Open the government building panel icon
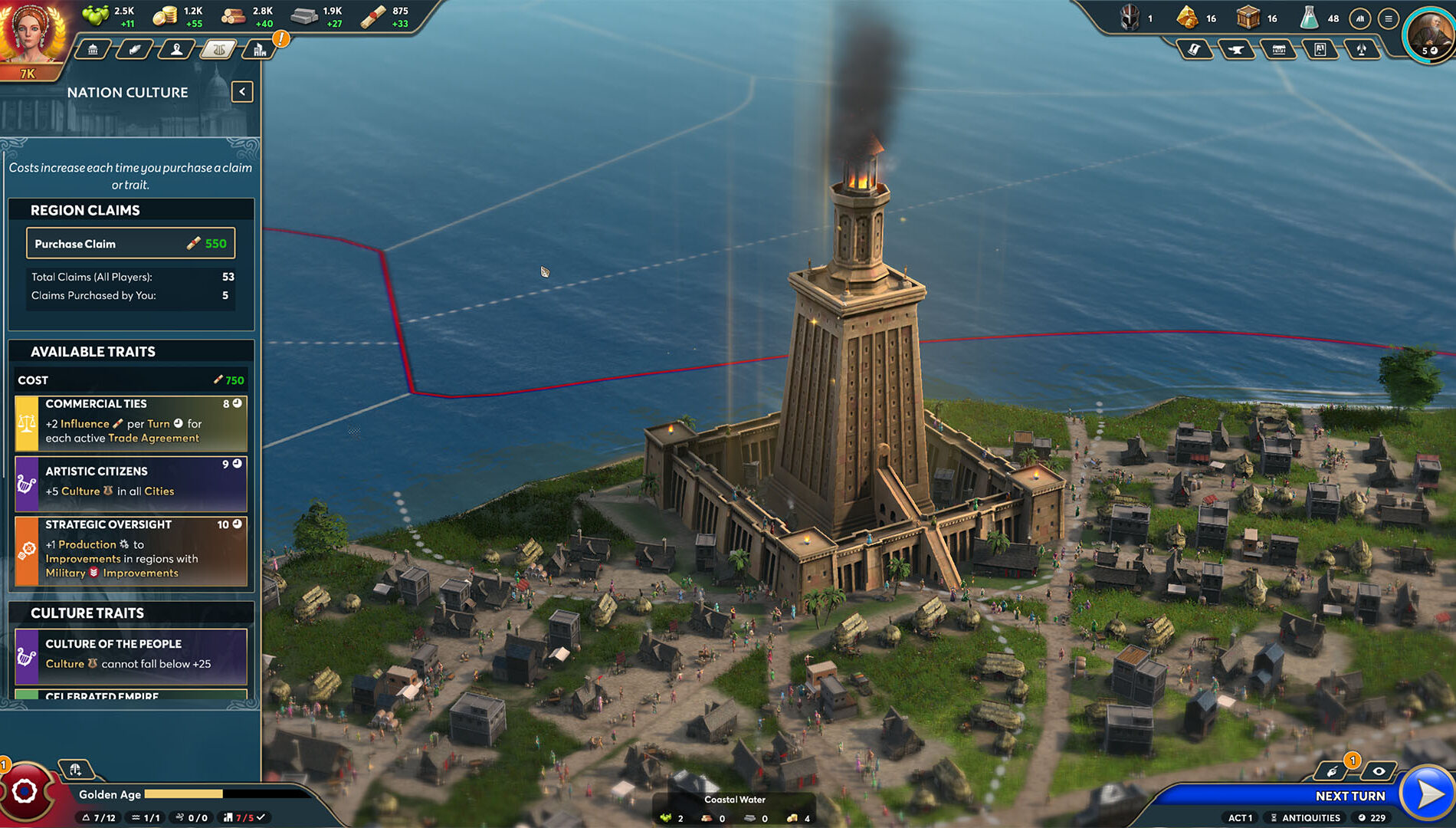The image size is (1456, 828). click(92, 49)
